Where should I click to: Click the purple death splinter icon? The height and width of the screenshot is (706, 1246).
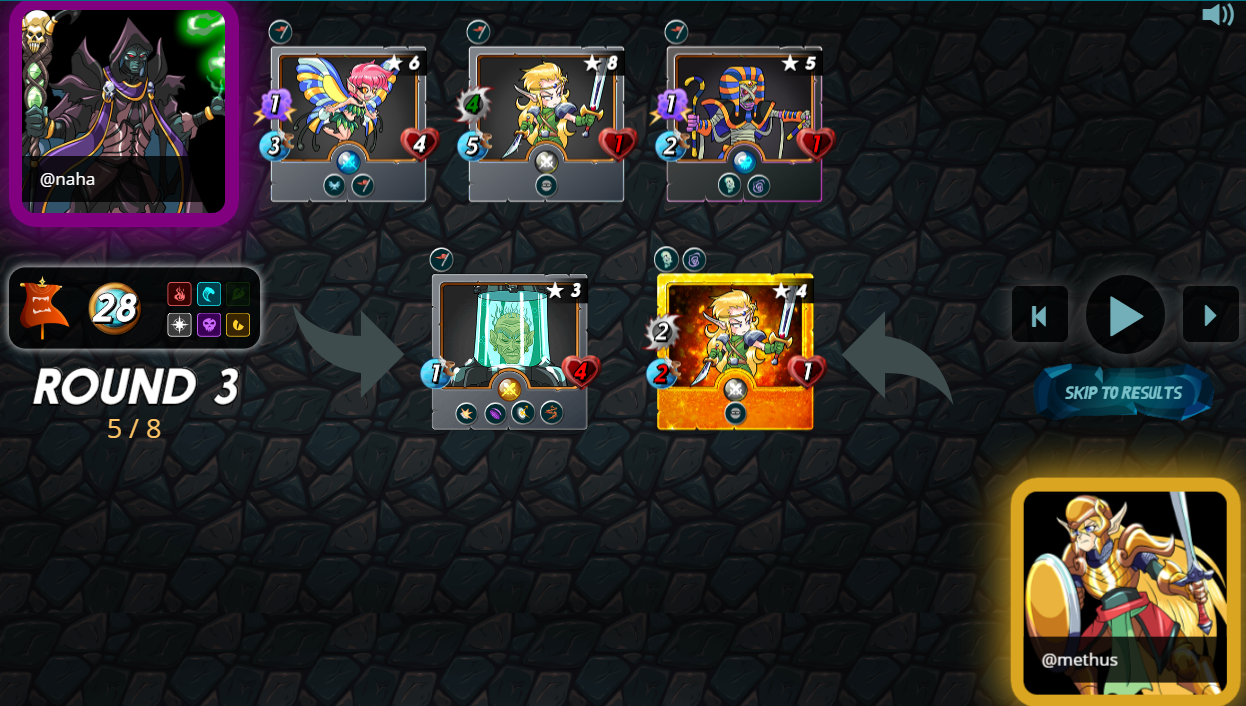coord(209,324)
